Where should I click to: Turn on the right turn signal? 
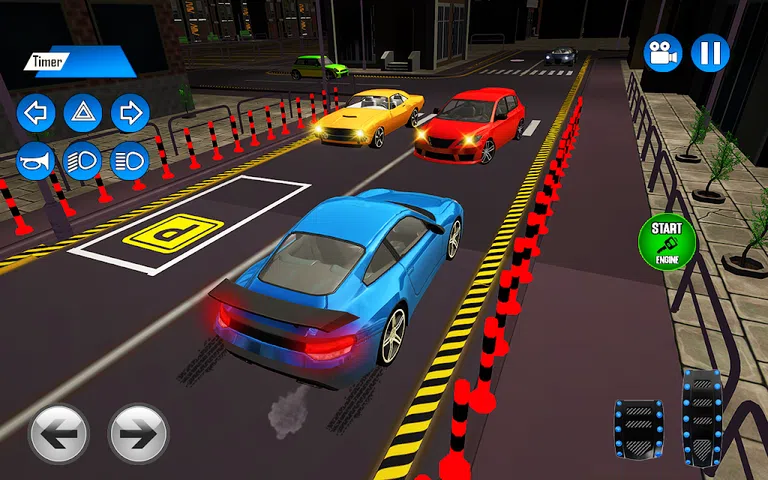click(130, 113)
